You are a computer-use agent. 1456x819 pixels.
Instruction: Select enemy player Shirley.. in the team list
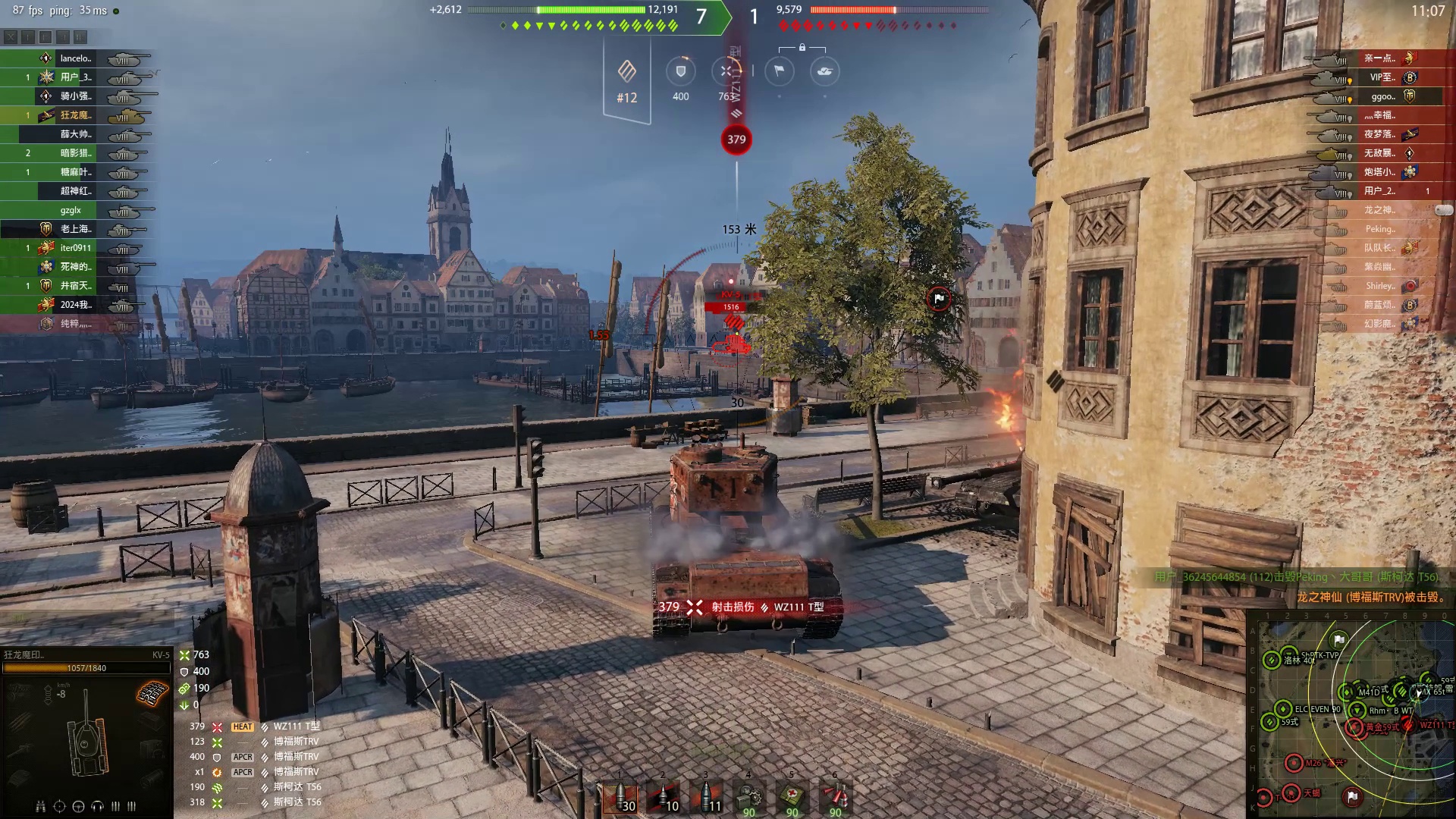pos(1380,286)
